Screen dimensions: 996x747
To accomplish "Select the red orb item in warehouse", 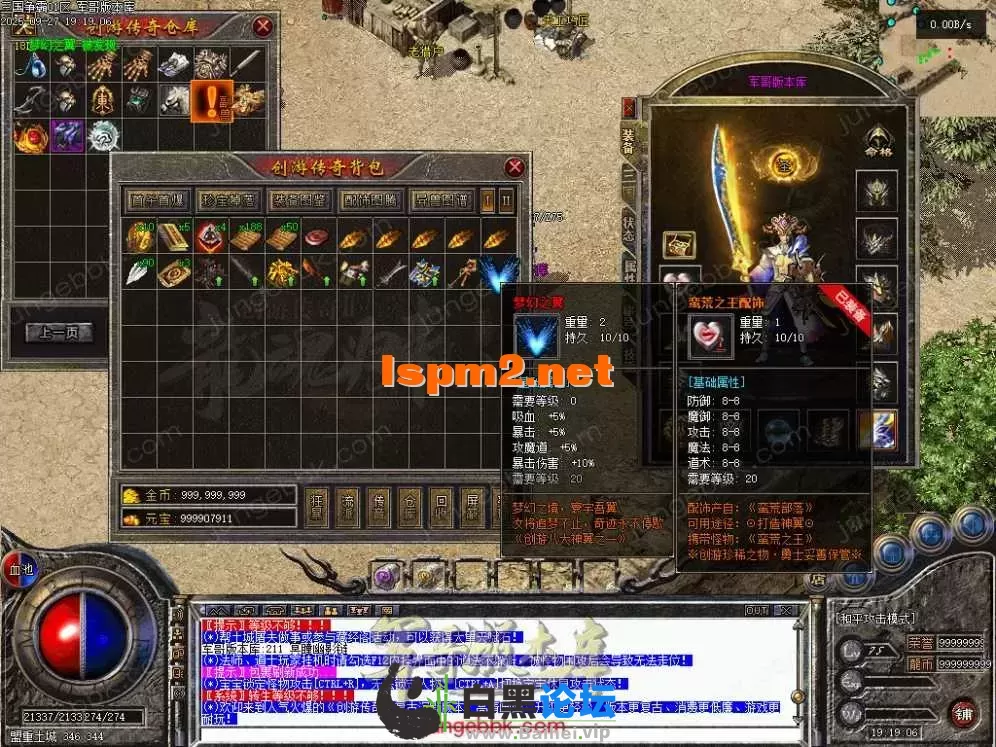I will pyautogui.click(x=30, y=135).
